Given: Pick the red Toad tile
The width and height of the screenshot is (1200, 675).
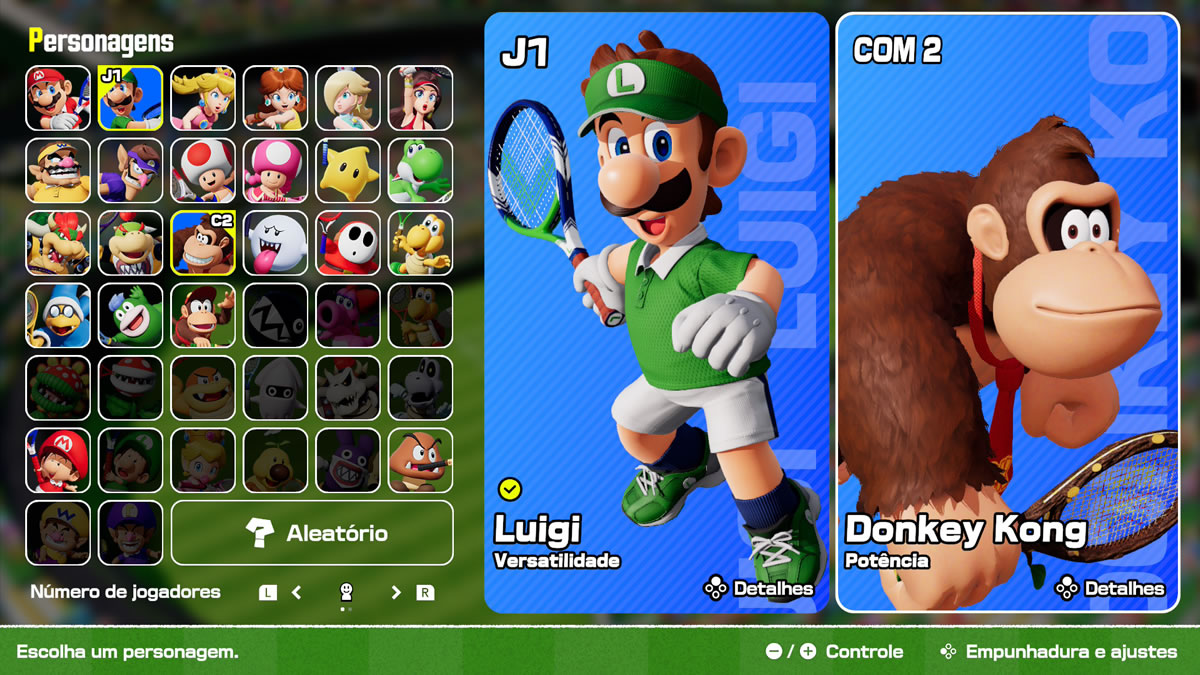Looking at the screenshot, I should [x=203, y=171].
